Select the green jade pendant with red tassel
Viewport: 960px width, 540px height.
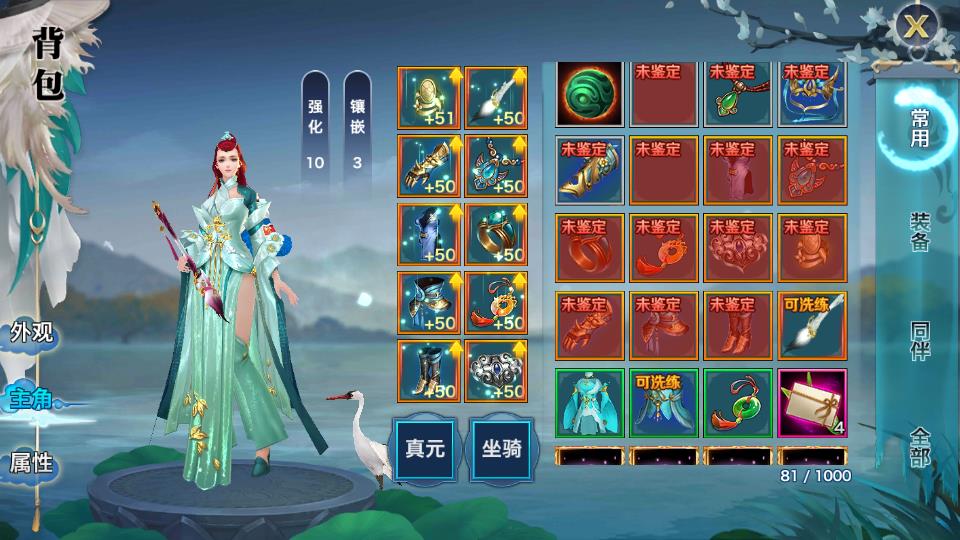pyautogui.click(x=738, y=403)
